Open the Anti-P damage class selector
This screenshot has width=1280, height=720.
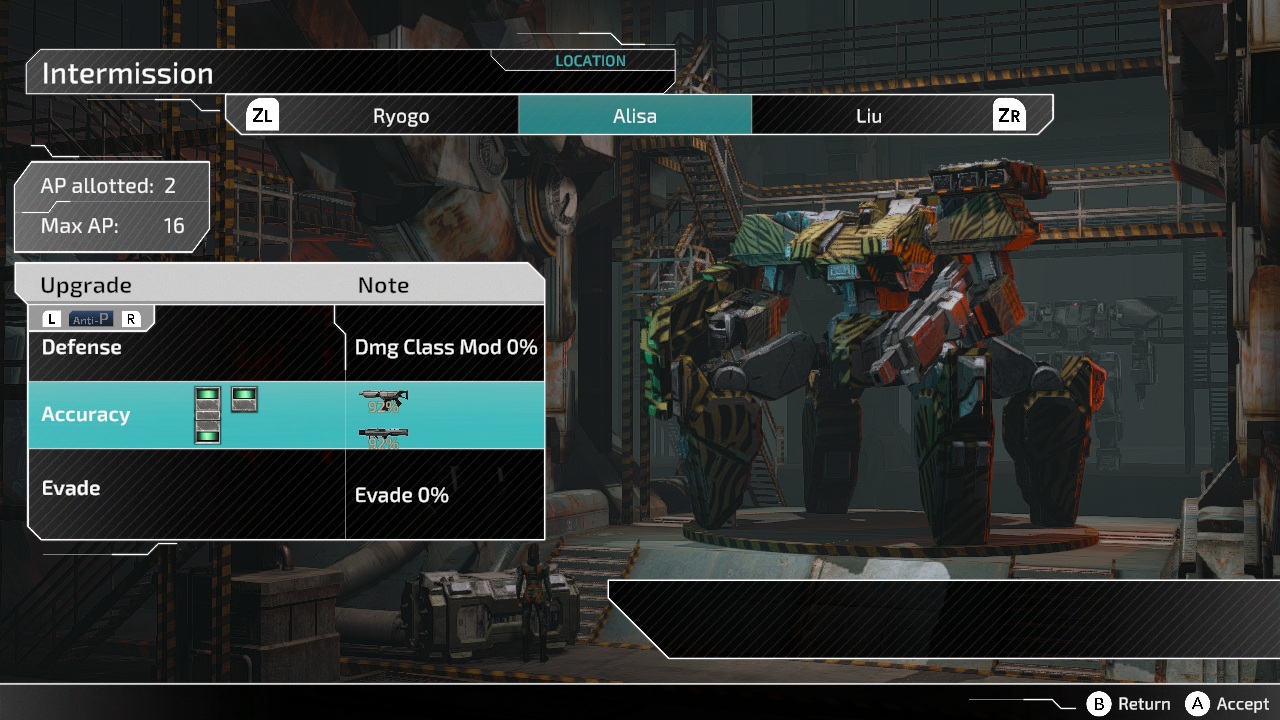pos(91,320)
